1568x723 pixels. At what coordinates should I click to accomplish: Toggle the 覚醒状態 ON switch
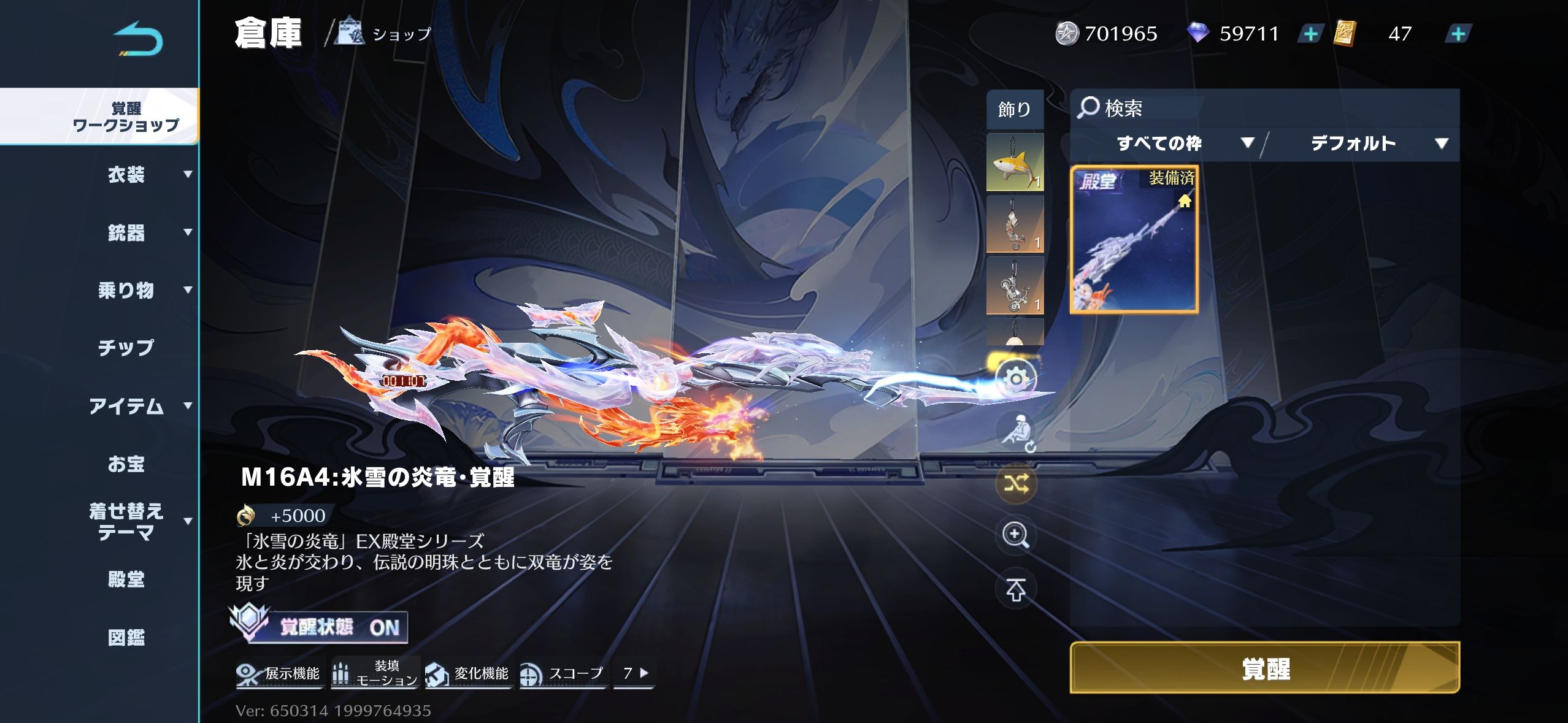[319, 627]
